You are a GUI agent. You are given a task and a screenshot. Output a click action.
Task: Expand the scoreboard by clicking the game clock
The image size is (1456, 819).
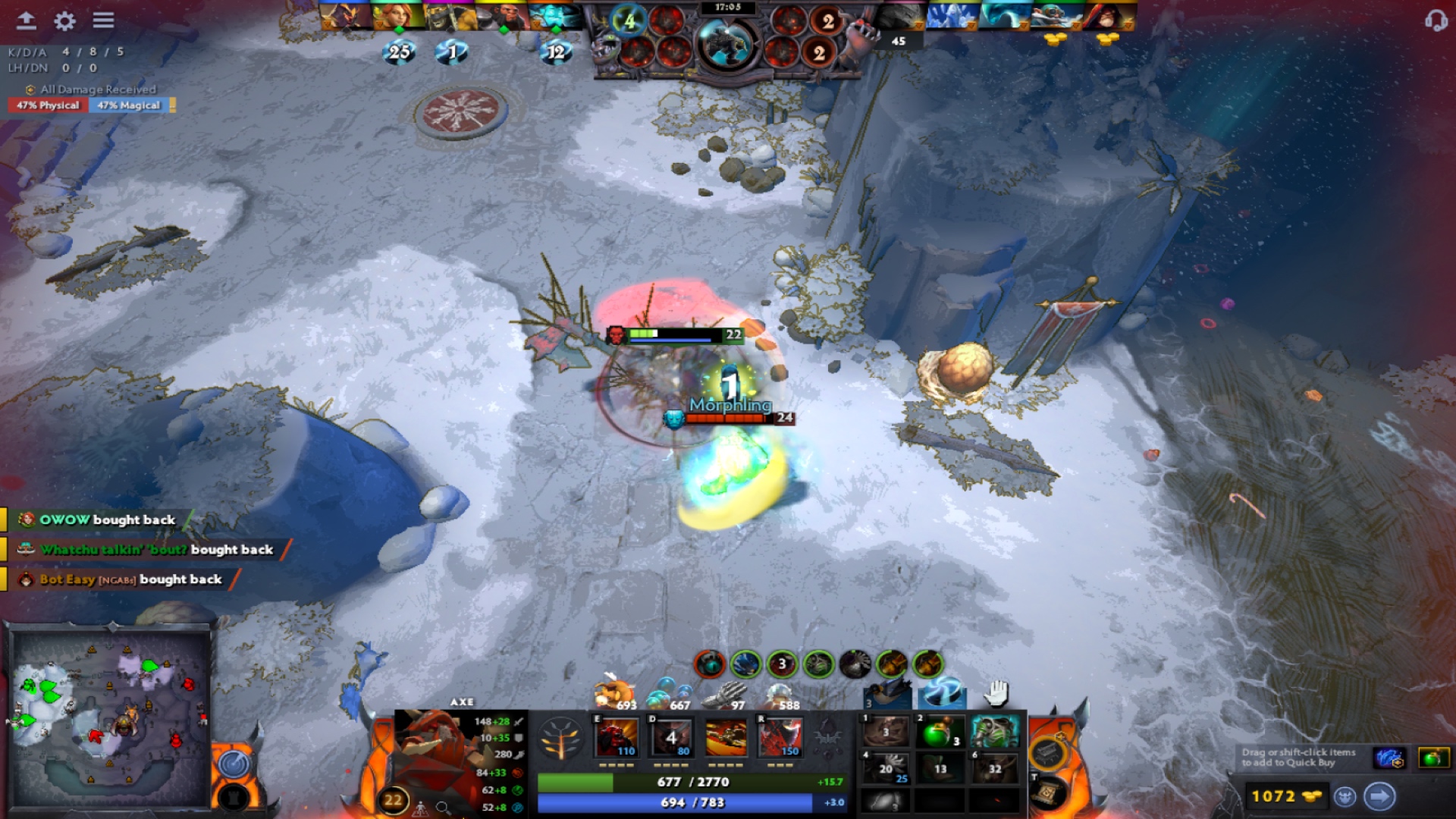pos(728,9)
